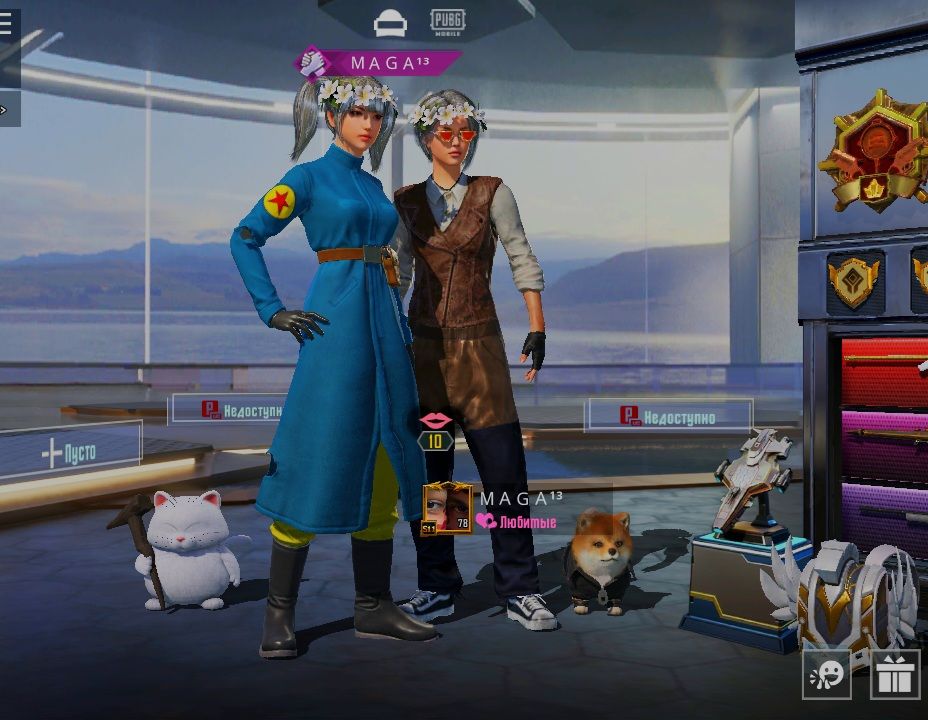Tap the MAGA13 name banner above the characters

[x=382, y=63]
